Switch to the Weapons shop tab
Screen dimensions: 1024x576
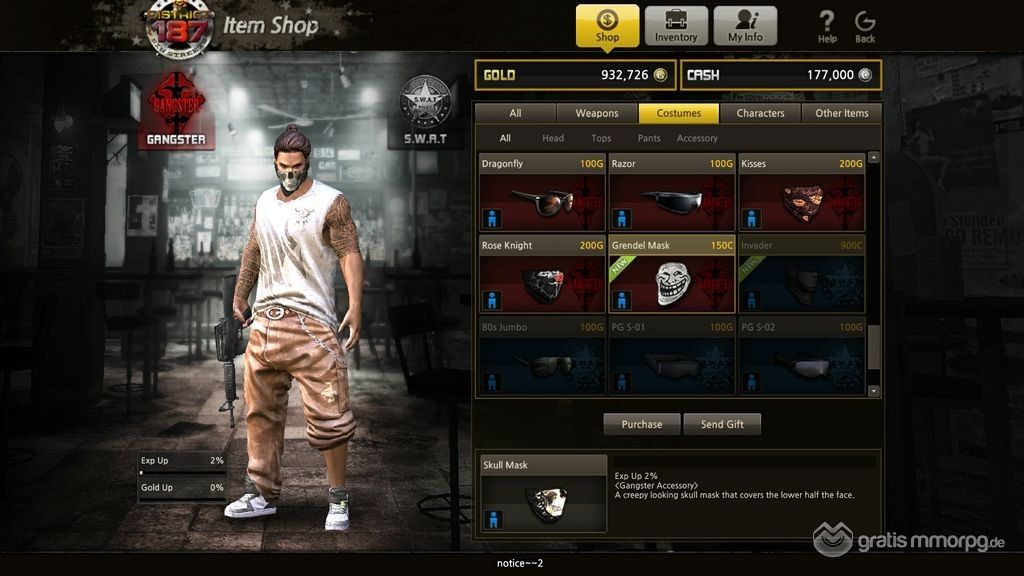pyautogui.click(x=597, y=113)
